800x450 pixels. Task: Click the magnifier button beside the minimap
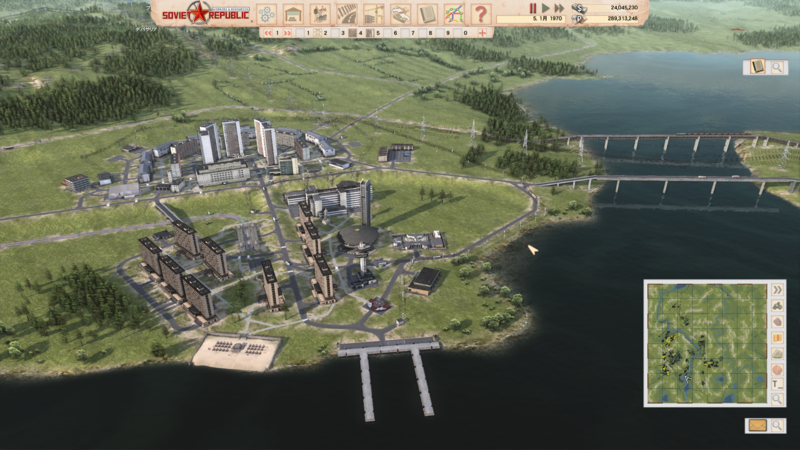pyautogui.click(x=777, y=398)
